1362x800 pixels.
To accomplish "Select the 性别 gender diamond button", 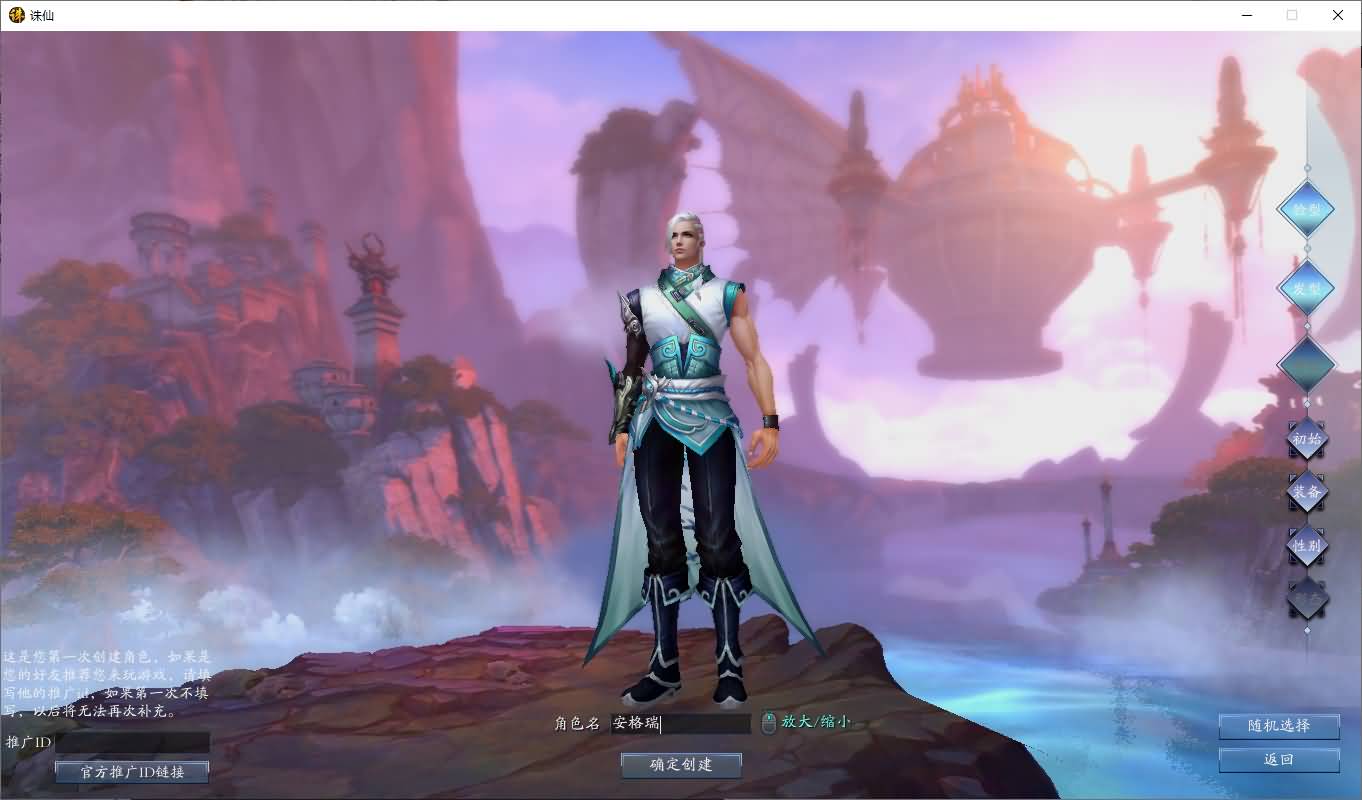I will point(1306,546).
